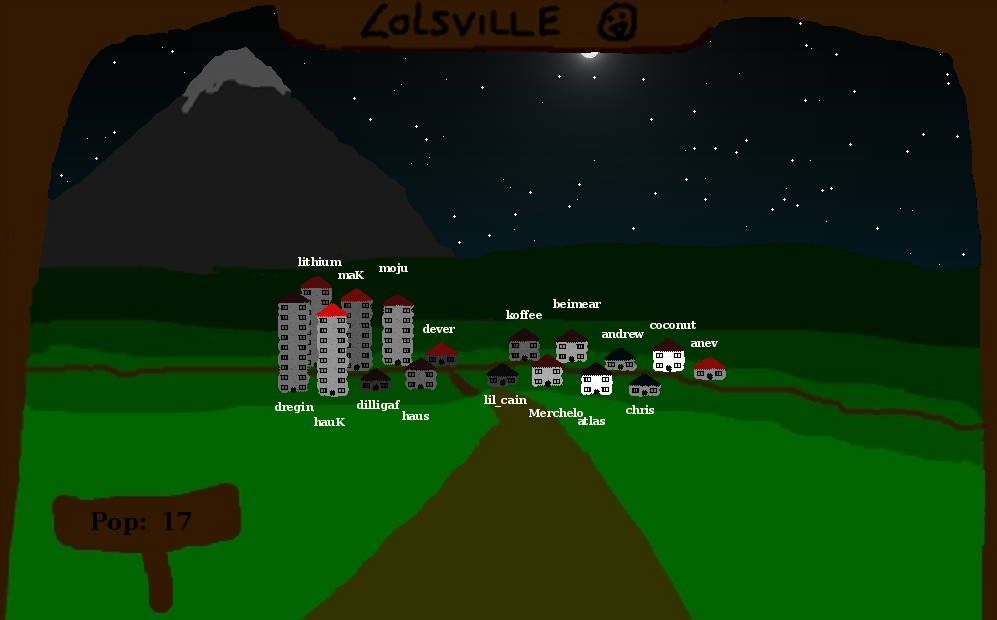
Task: Open coconut's white house
Action: (x=668, y=355)
